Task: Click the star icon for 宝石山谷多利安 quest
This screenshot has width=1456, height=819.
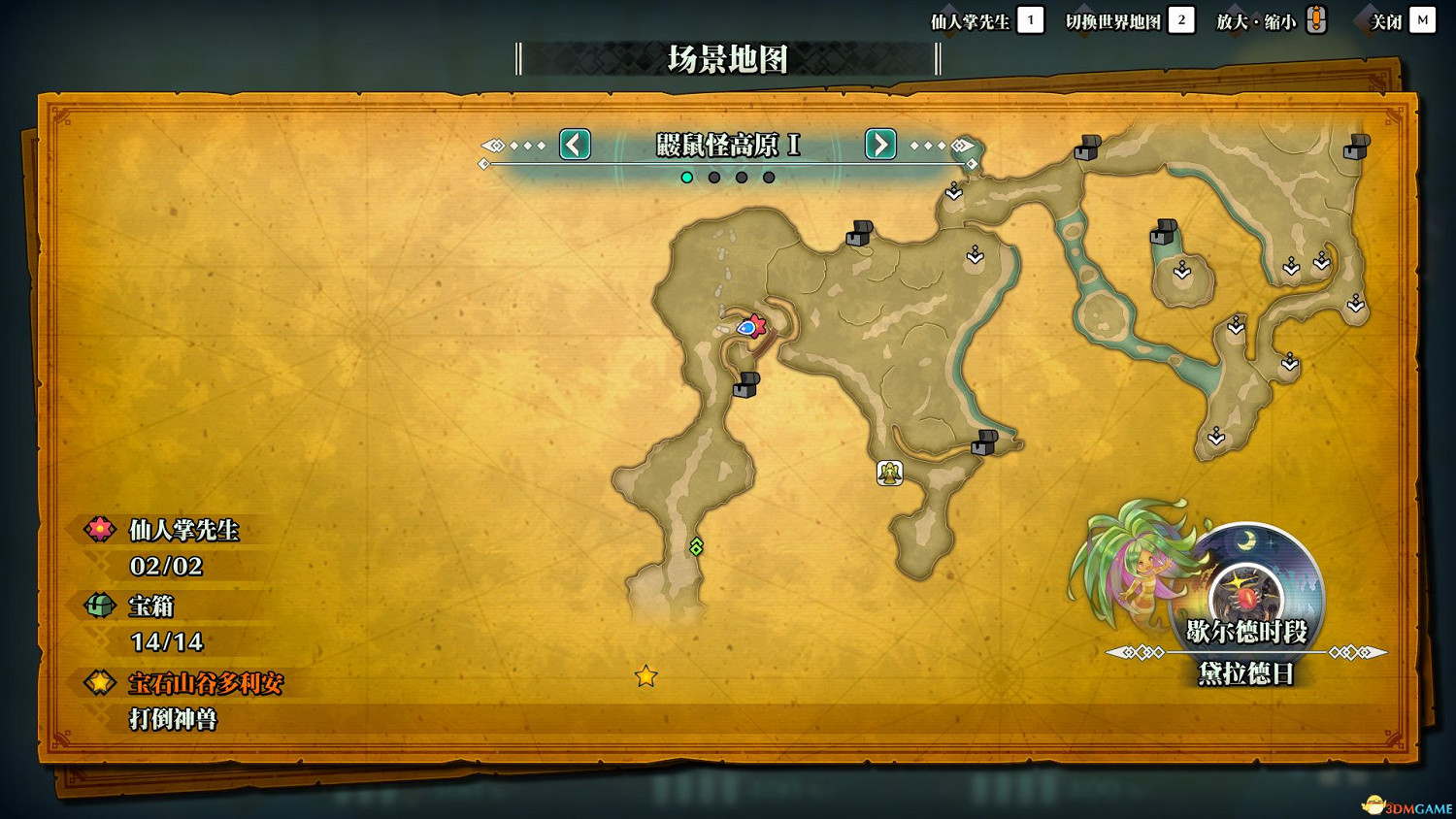Action: coord(100,682)
